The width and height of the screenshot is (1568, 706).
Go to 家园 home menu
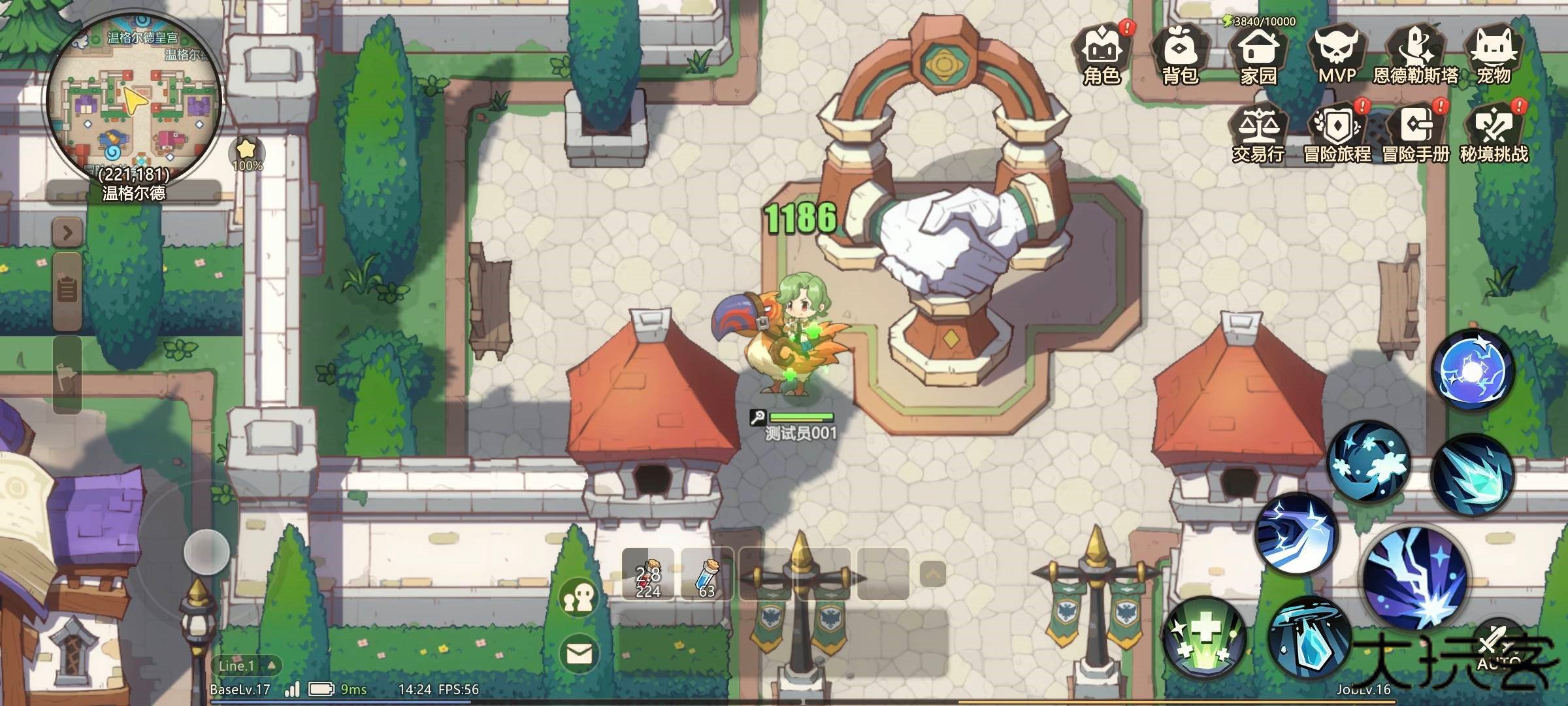[1258, 55]
